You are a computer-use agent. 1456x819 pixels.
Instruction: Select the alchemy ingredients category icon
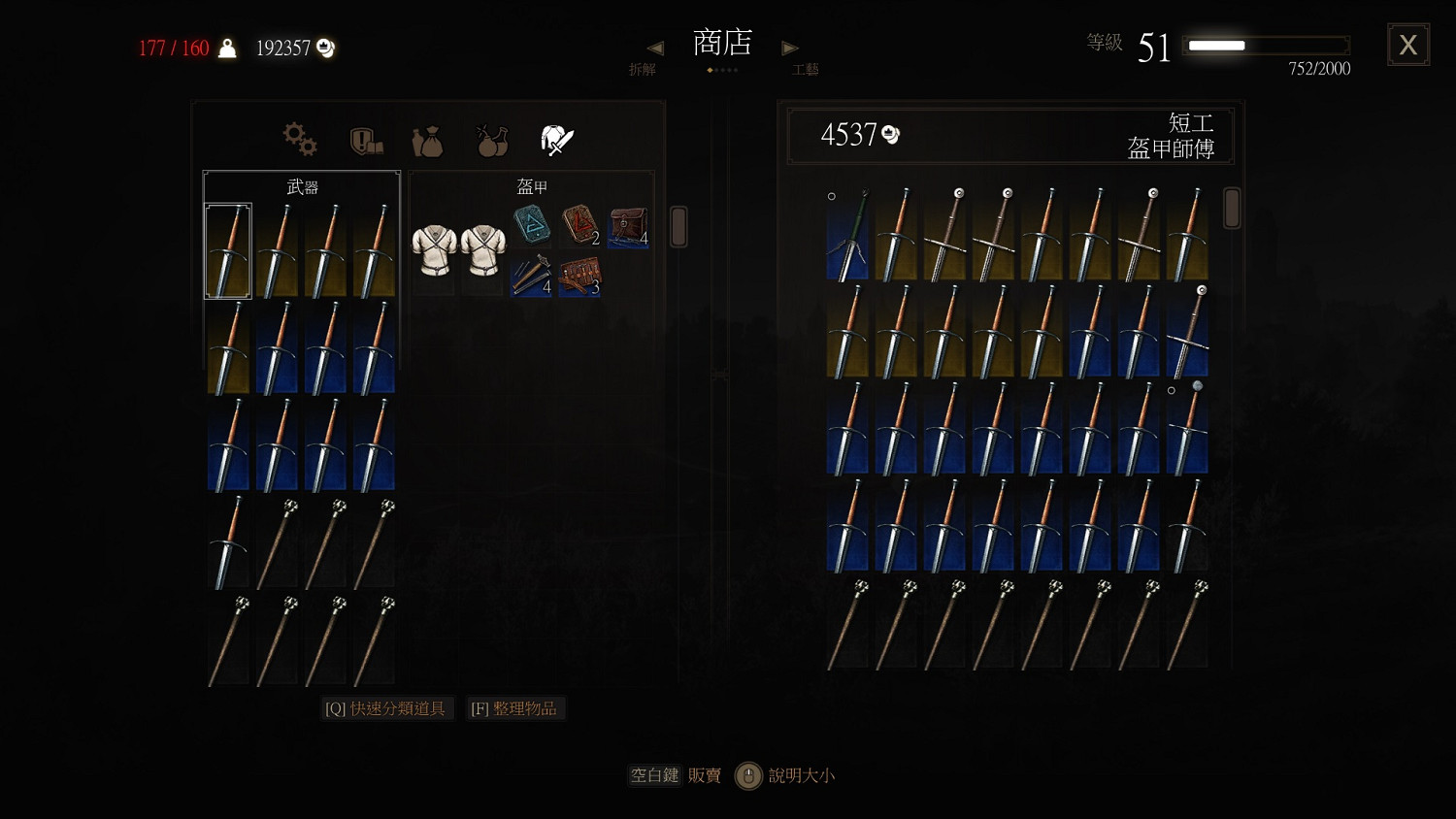491,139
